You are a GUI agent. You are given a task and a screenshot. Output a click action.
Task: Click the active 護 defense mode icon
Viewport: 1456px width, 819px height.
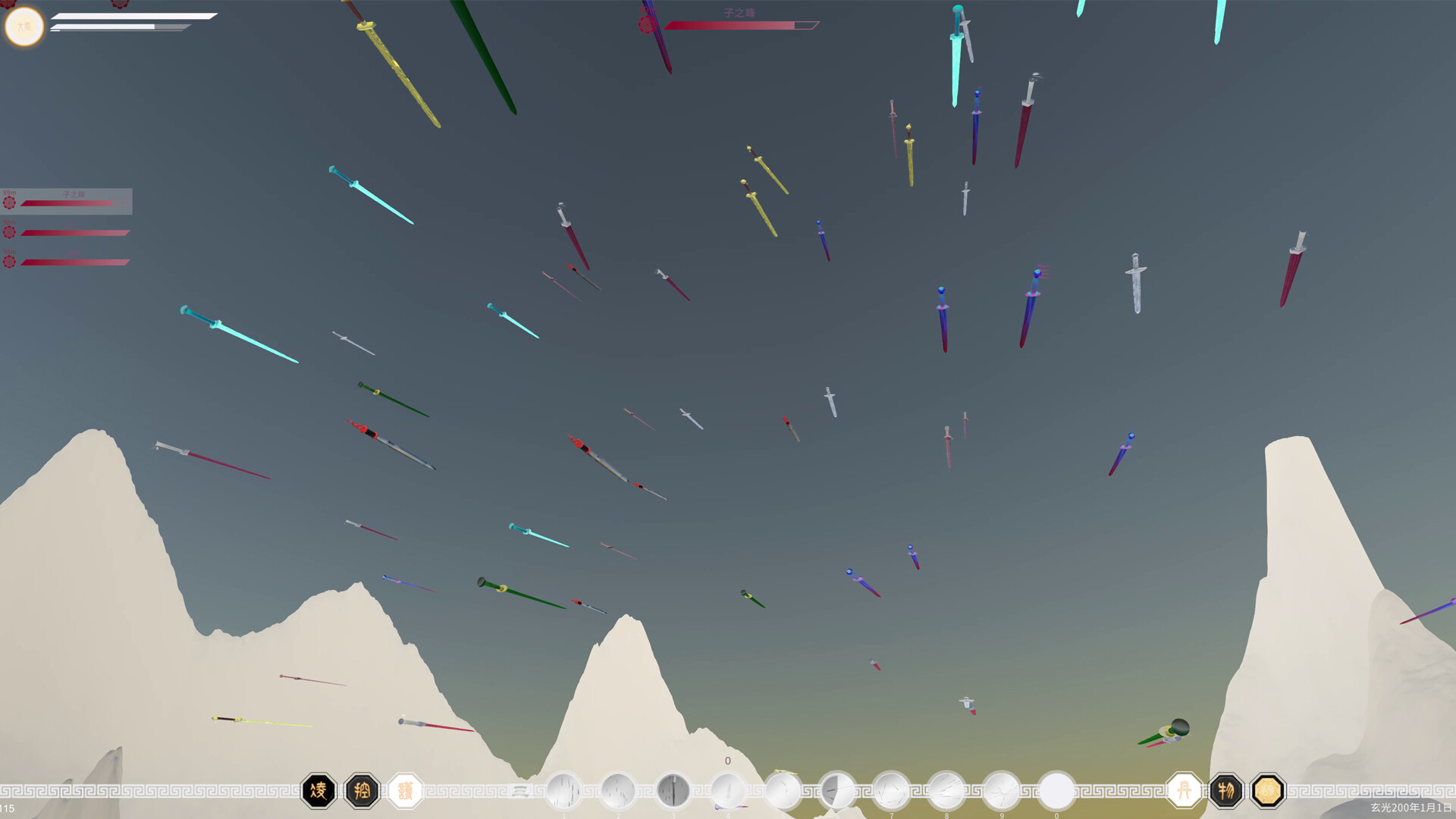click(x=407, y=789)
